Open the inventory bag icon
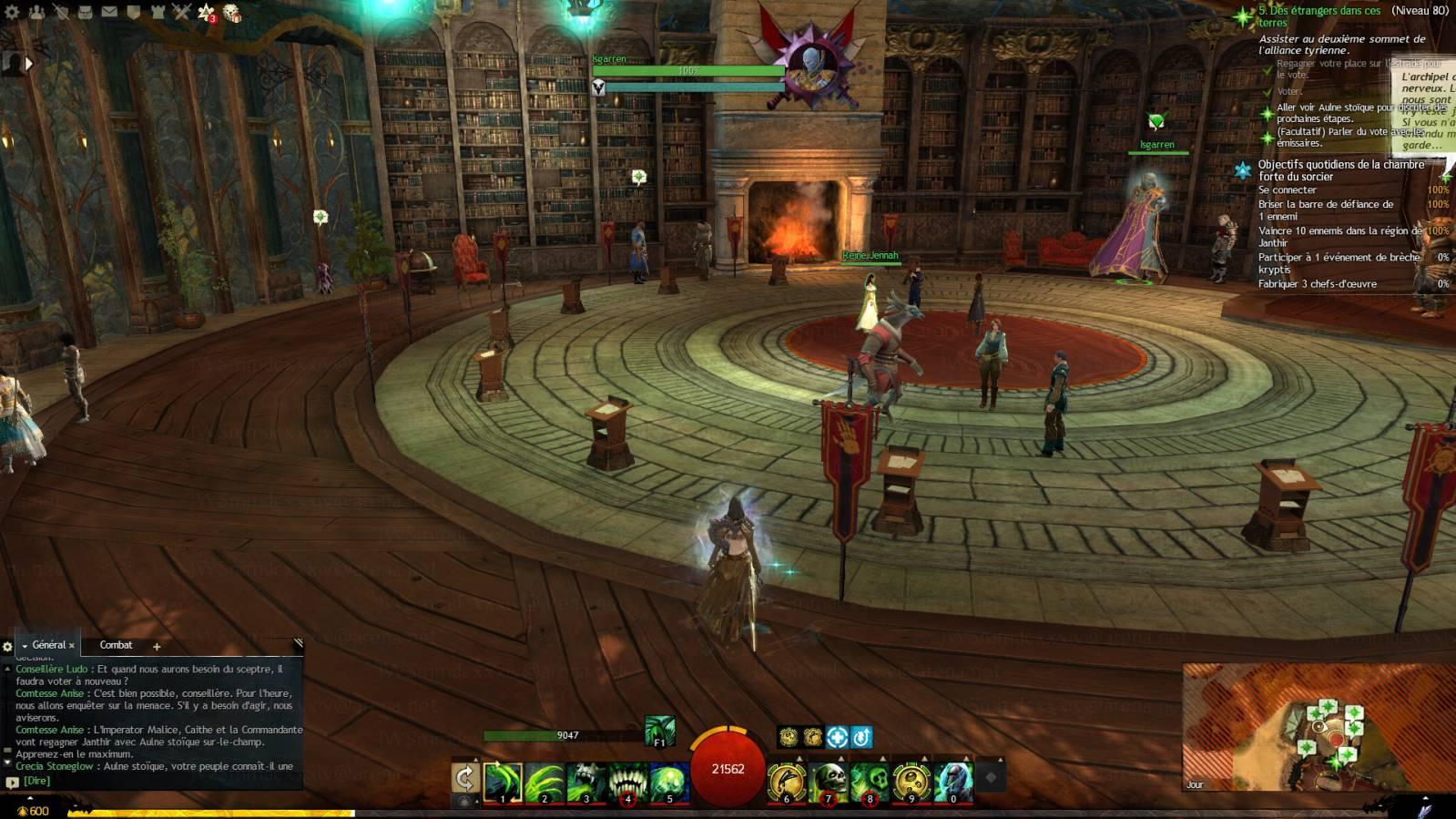This screenshot has height=819, width=1456. pos(84,12)
